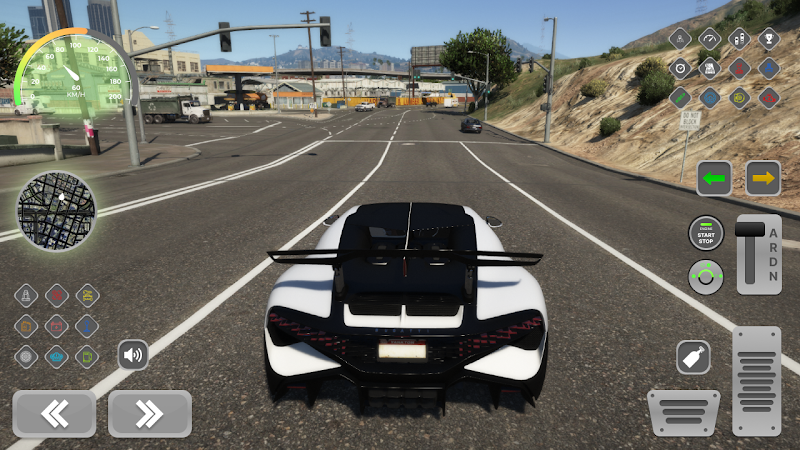800x450 pixels.
Task: Tap the brake pedal
Action: point(683,412)
